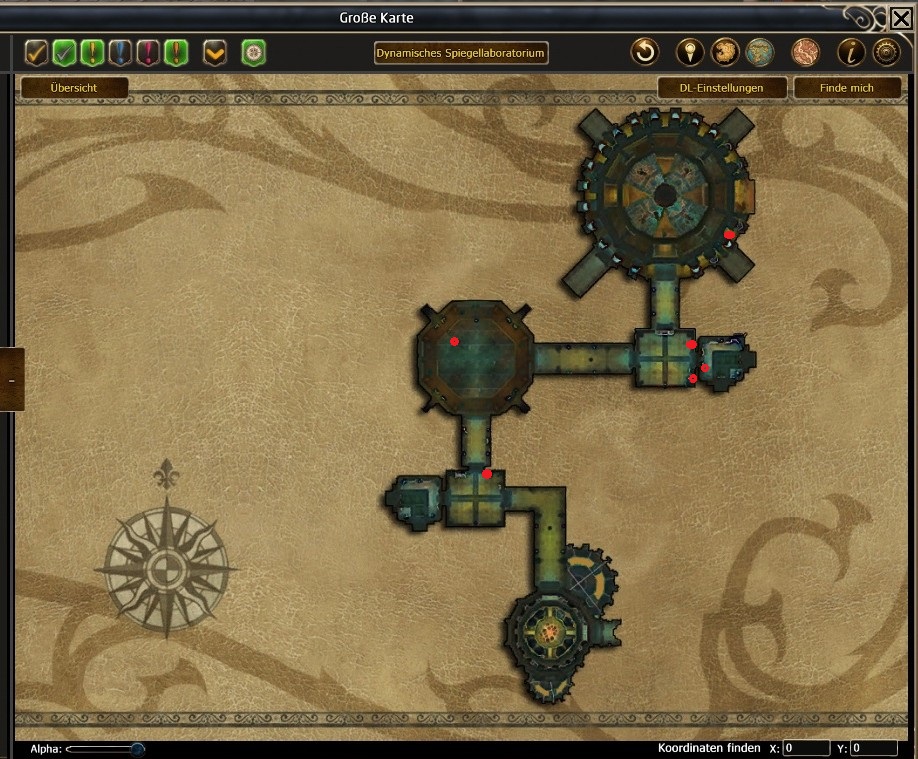
Task: Select the Dynamisches Spiegellaboratorium zone button
Action: pos(461,52)
